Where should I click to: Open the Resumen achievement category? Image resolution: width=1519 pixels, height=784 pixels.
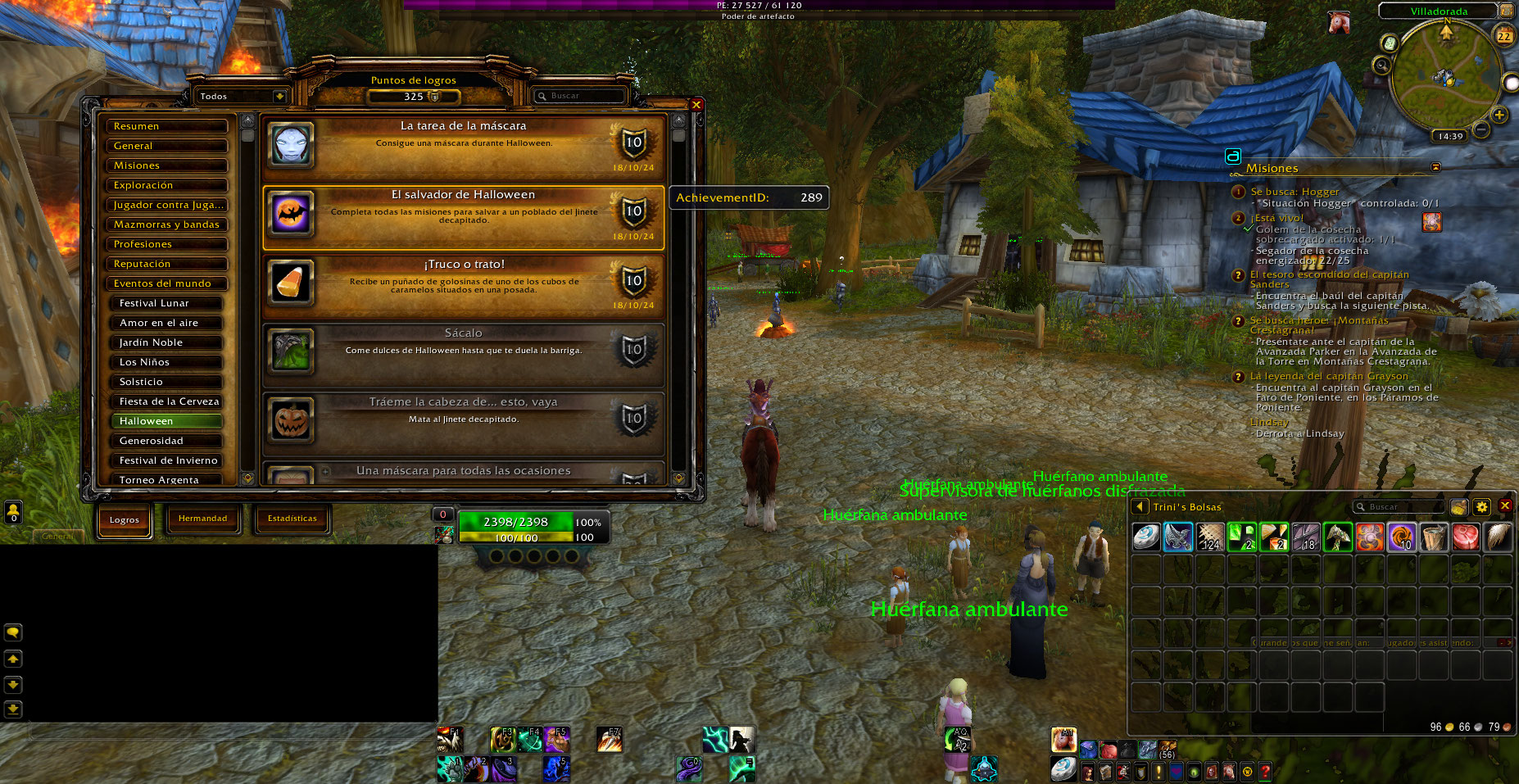(166, 126)
